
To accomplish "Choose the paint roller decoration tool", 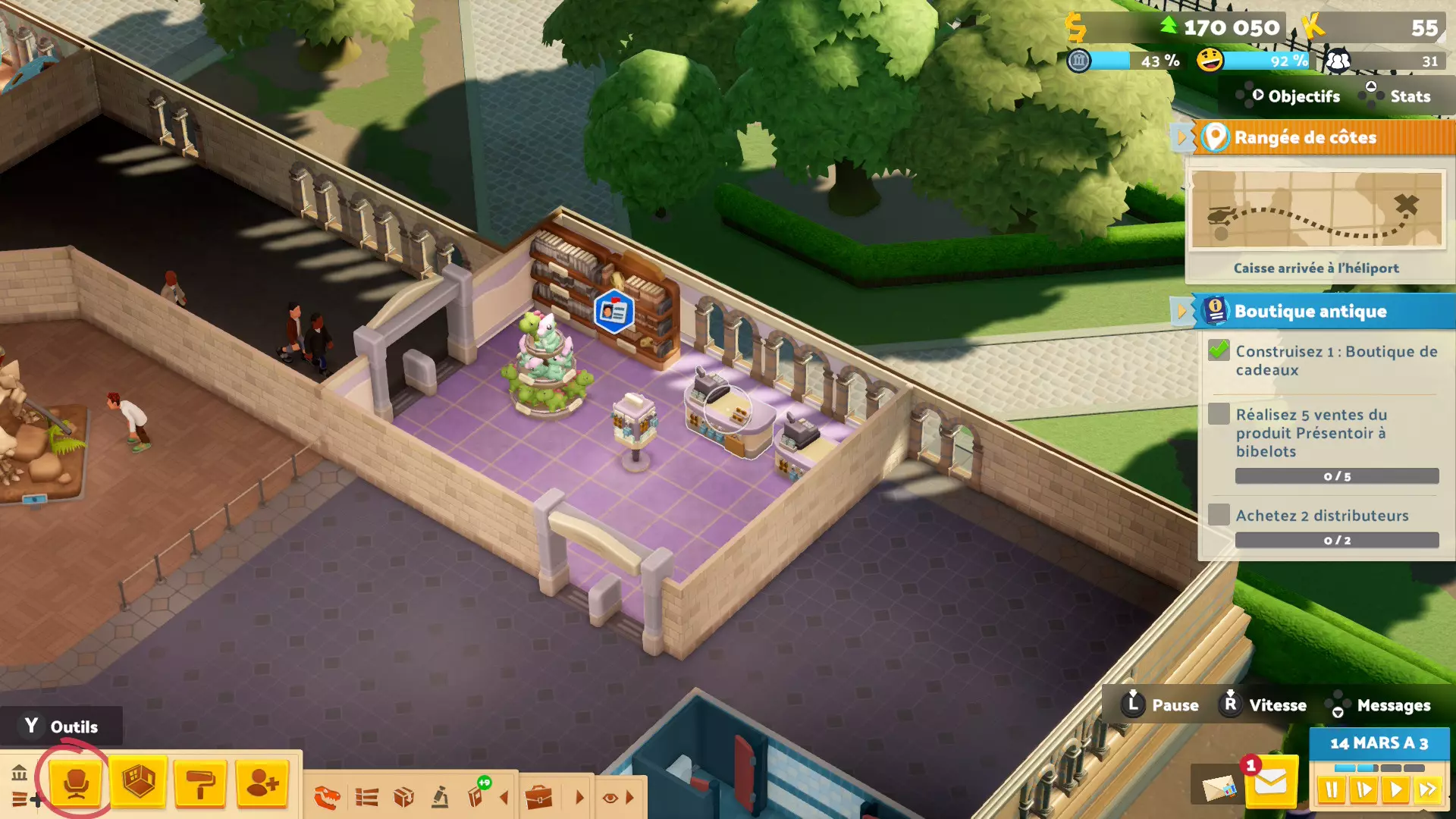I will [x=201, y=783].
